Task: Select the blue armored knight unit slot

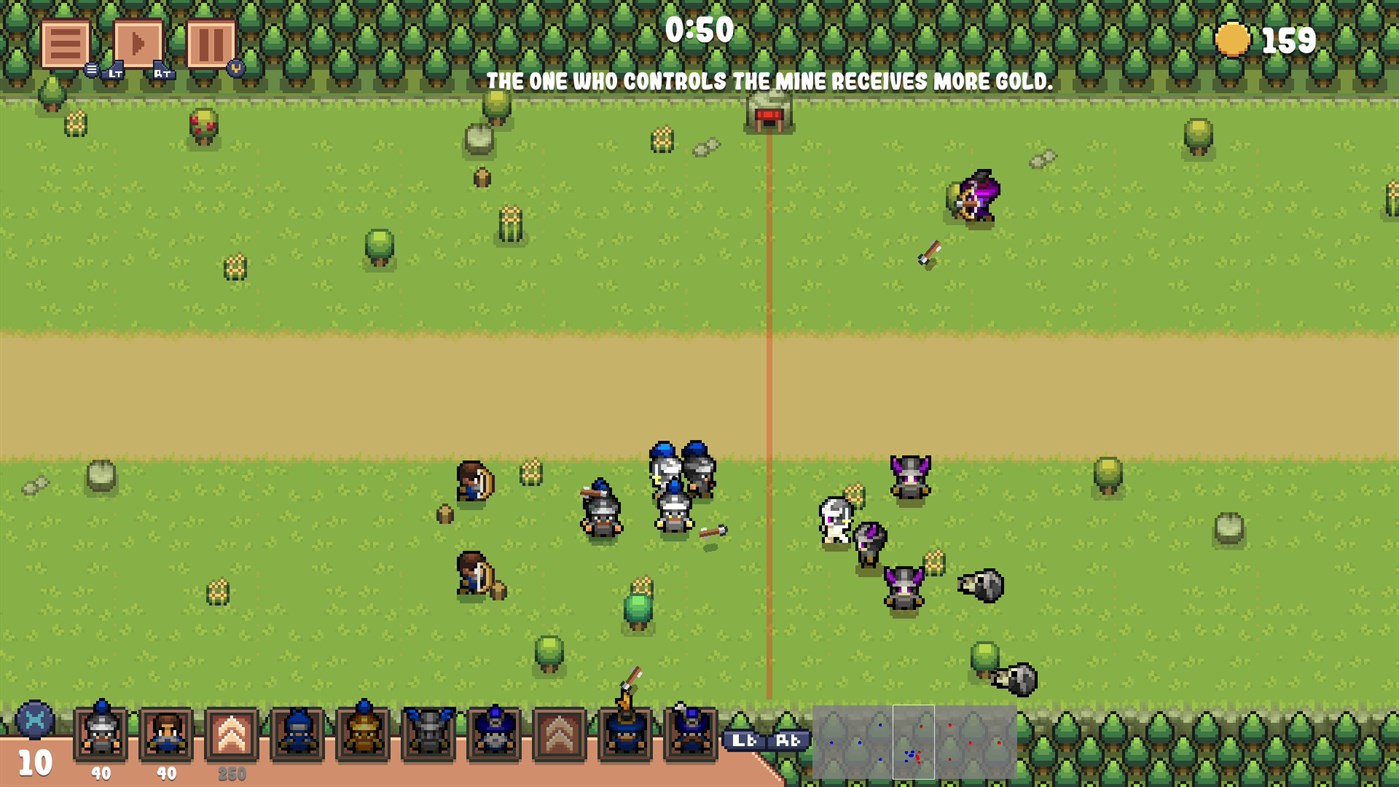Action: (297, 735)
